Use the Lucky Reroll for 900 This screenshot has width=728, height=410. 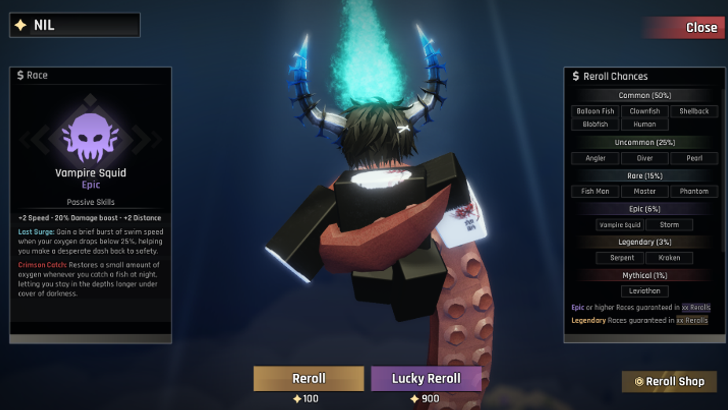(426, 378)
